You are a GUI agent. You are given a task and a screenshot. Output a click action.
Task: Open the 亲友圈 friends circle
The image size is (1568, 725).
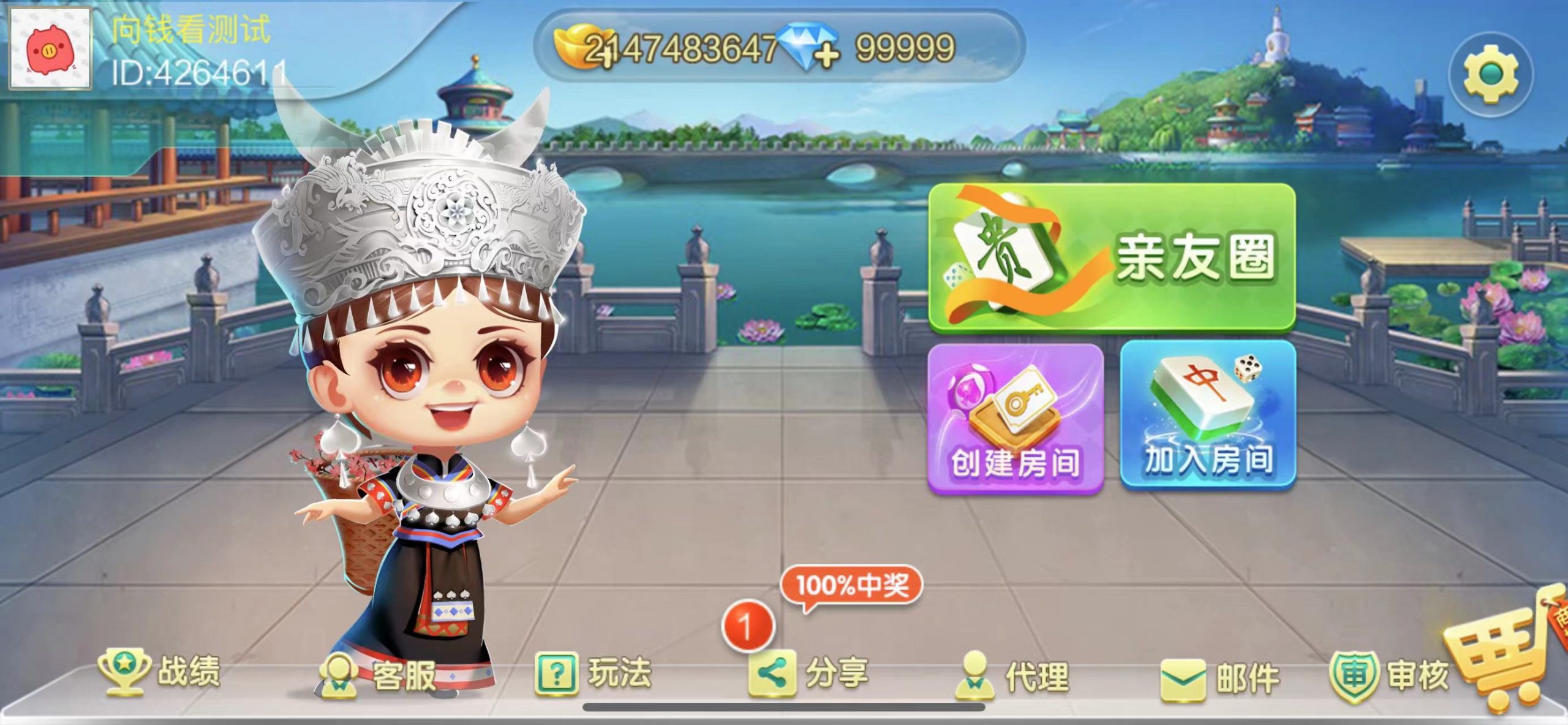tap(1112, 257)
